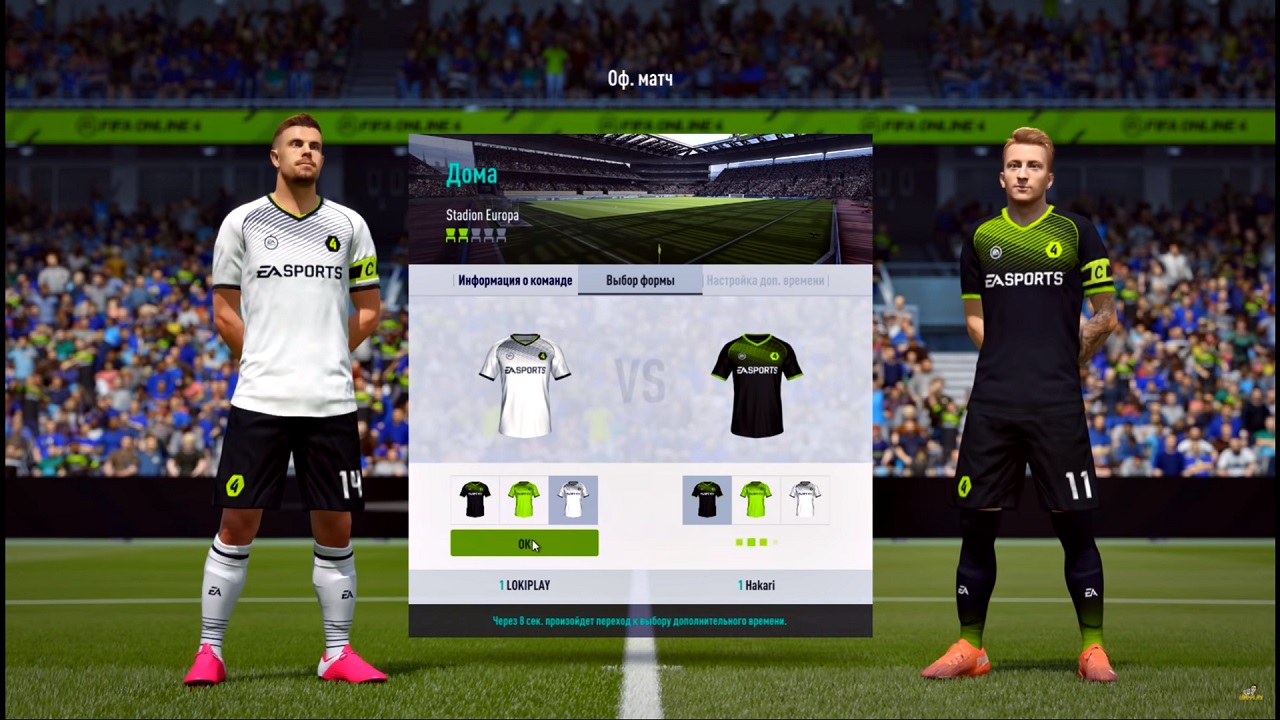Select LOKIPLAY's black third kit thumbnail
The image size is (1280, 720).
(475, 499)
